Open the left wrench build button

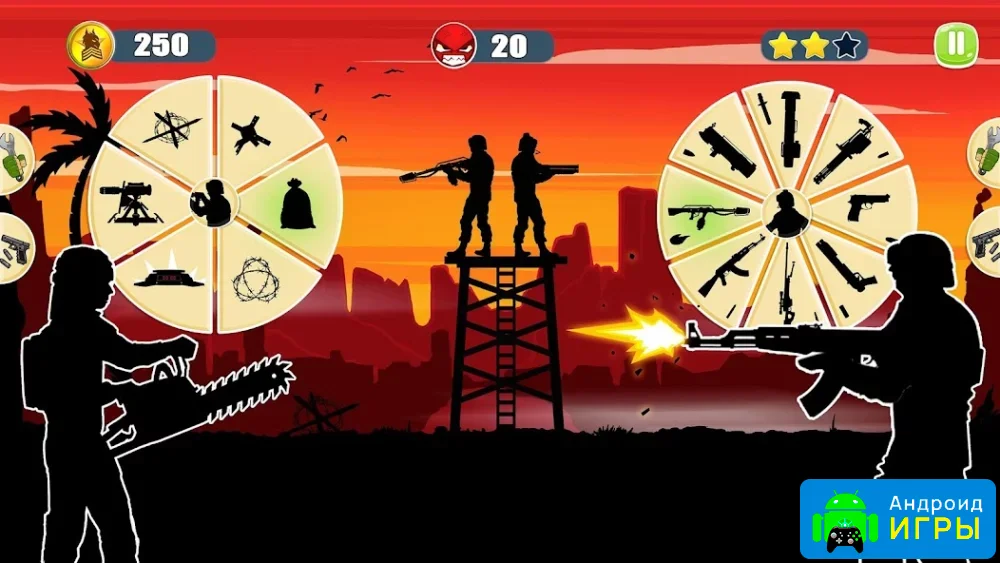click(12, 160)
